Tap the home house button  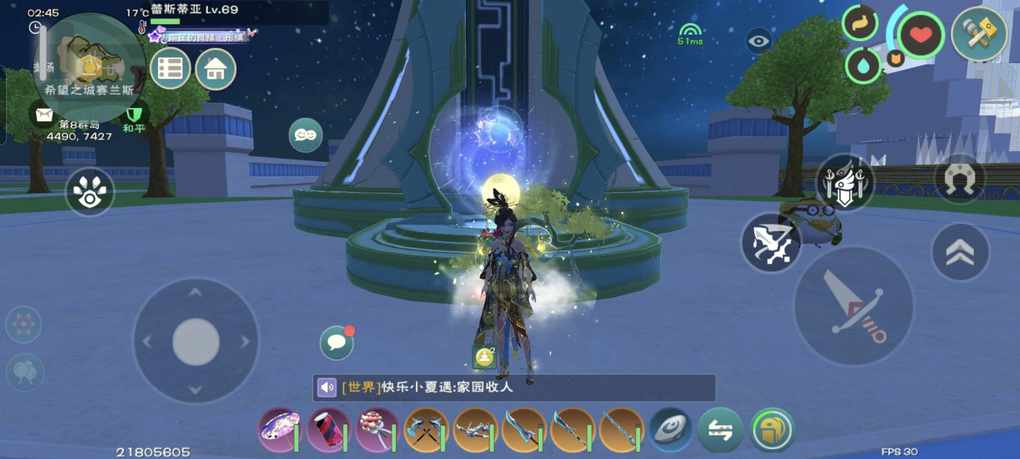pos(215,69)
